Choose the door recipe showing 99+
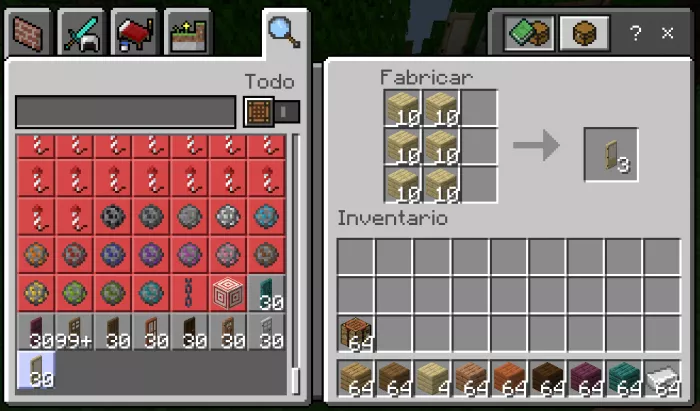 click(75, 331)
